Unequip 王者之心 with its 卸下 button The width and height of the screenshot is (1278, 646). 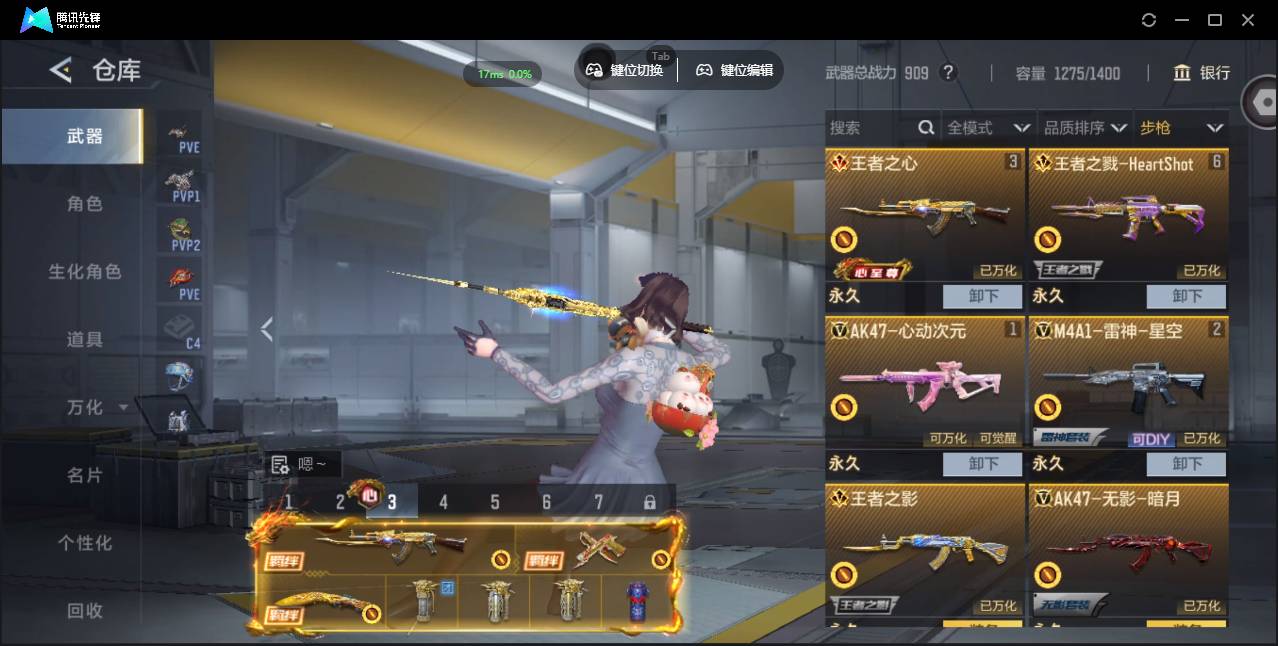(983, 296)
